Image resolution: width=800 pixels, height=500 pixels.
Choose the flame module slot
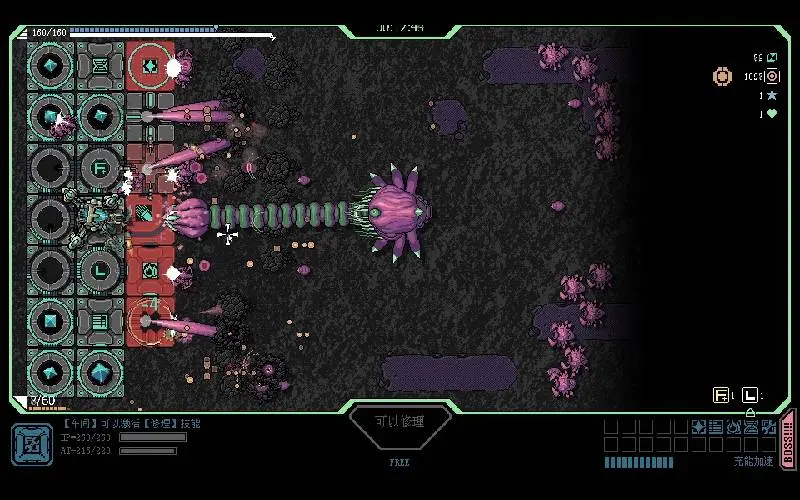[732, 427]
